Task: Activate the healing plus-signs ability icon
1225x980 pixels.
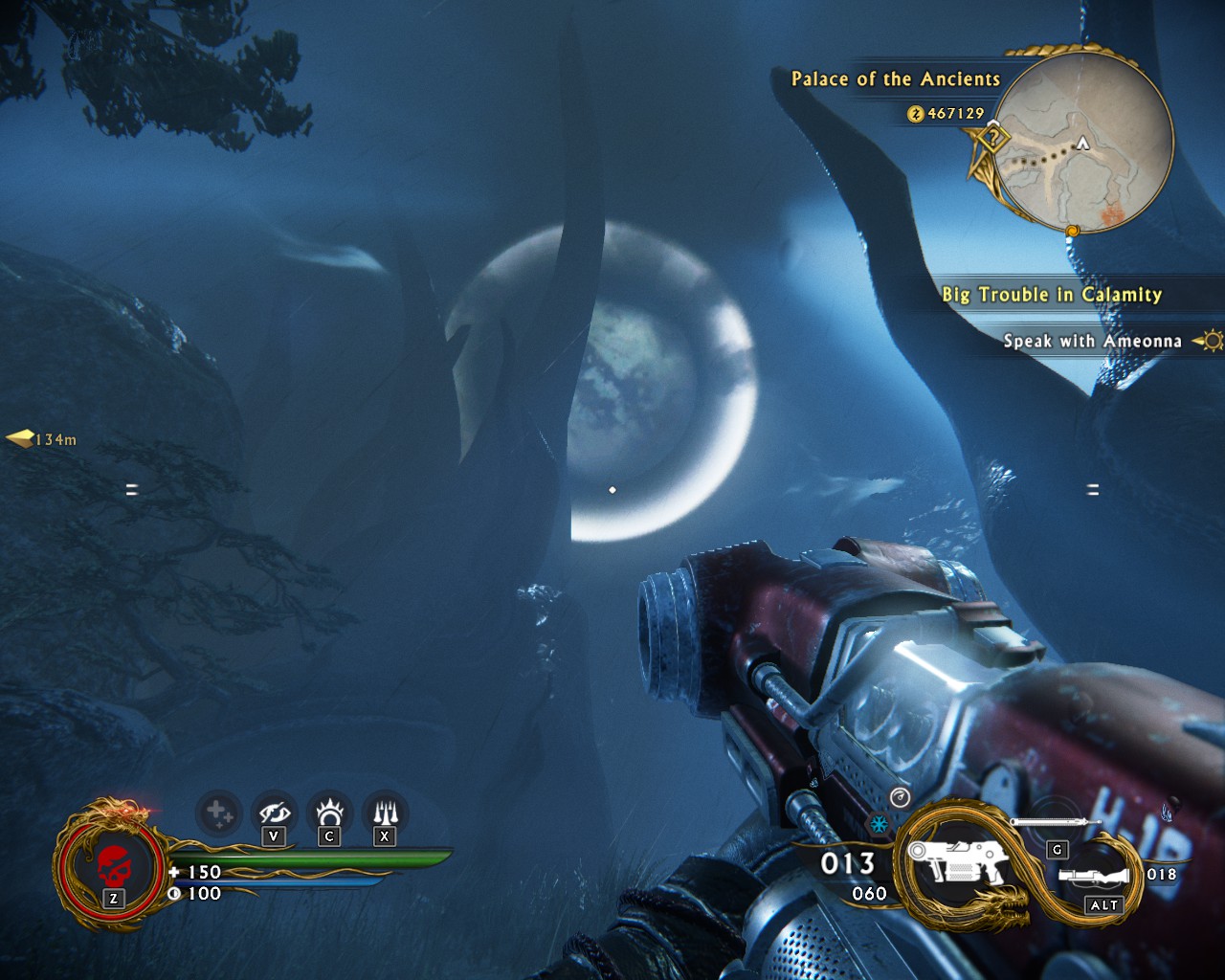Action: pos(218,814)
